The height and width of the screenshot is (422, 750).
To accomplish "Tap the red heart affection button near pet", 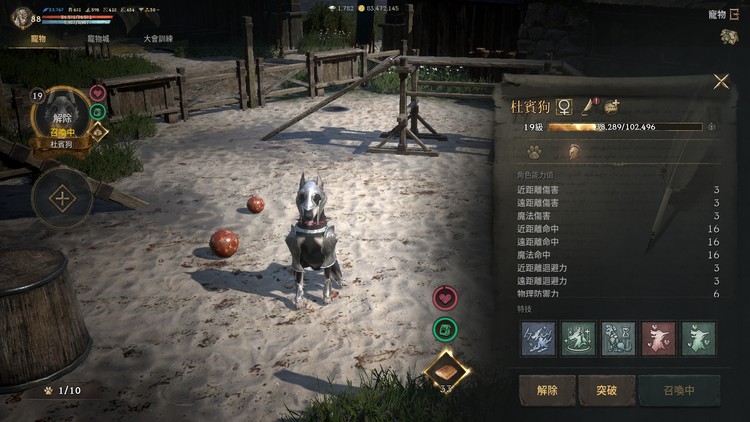I will tap(444, 297).
